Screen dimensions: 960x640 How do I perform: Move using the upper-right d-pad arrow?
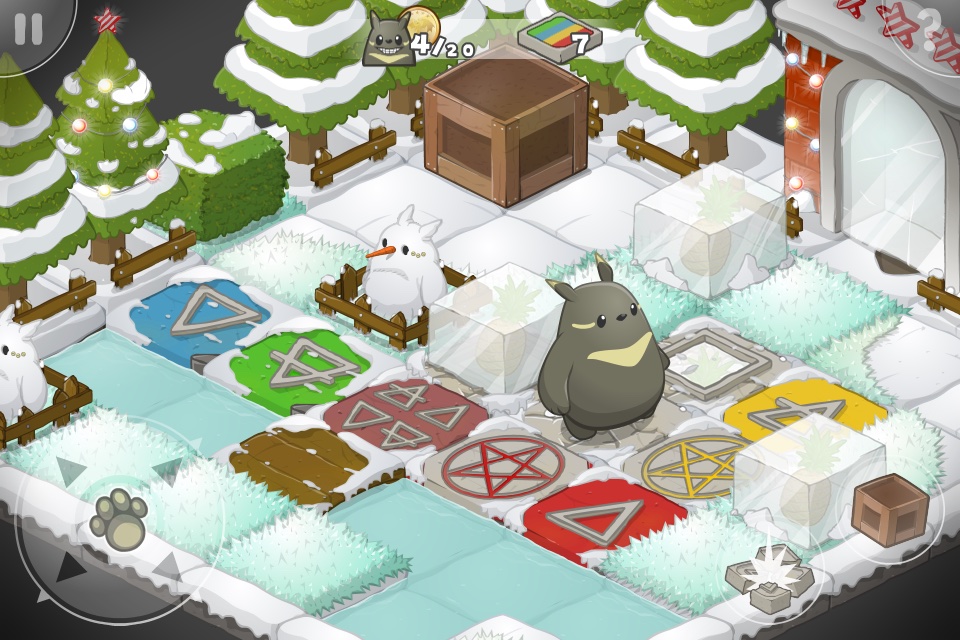(166, 470)
